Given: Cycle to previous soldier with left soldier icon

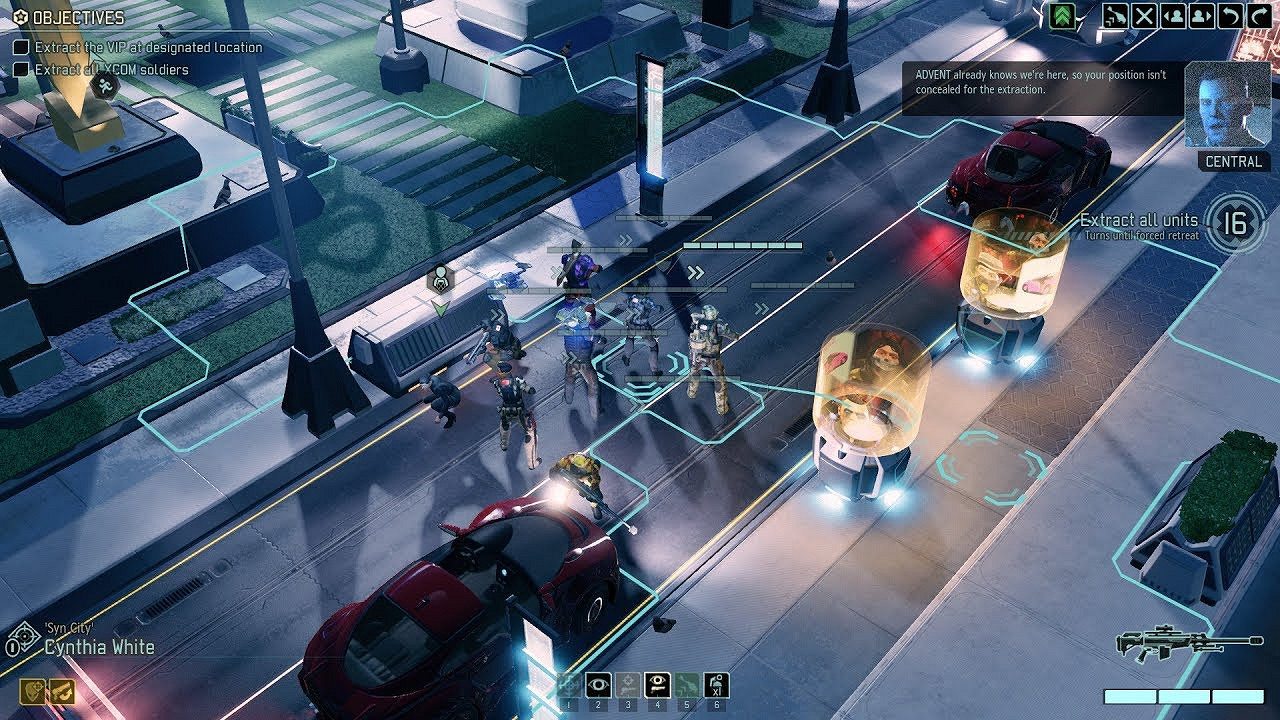Looking at the screenshot, I should click(1172, 15).
